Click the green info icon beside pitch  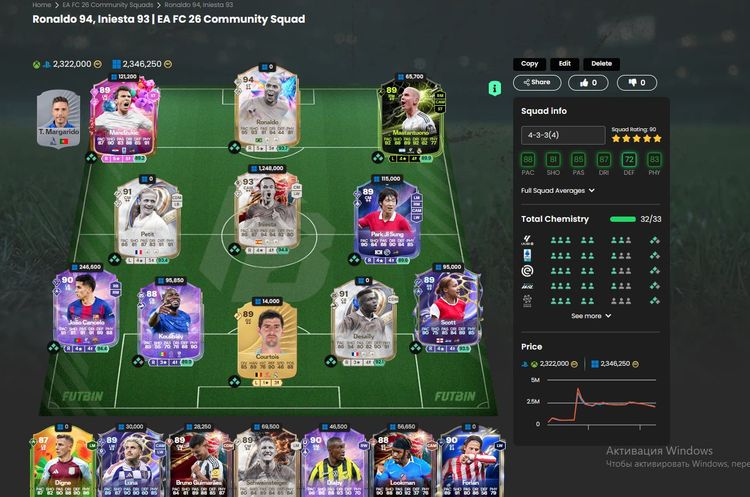[494, 88]
